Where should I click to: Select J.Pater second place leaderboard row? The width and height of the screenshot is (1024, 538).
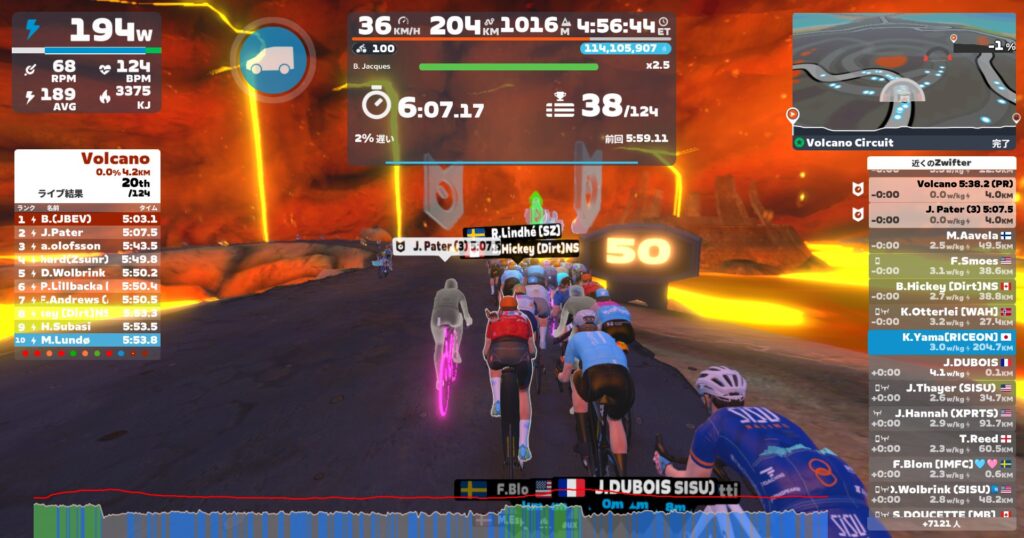[87, 232]
